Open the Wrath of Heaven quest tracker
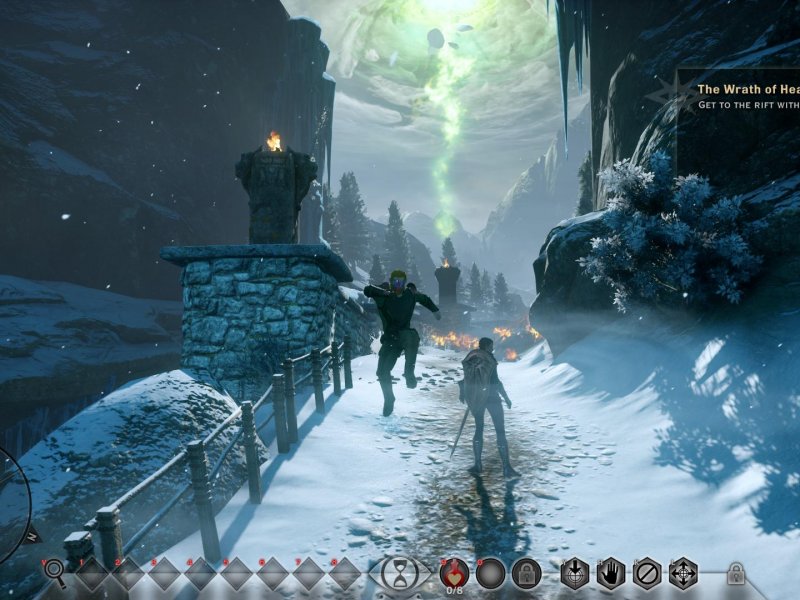The width and height of the screenshot is (800, 600). click(745, 96)
